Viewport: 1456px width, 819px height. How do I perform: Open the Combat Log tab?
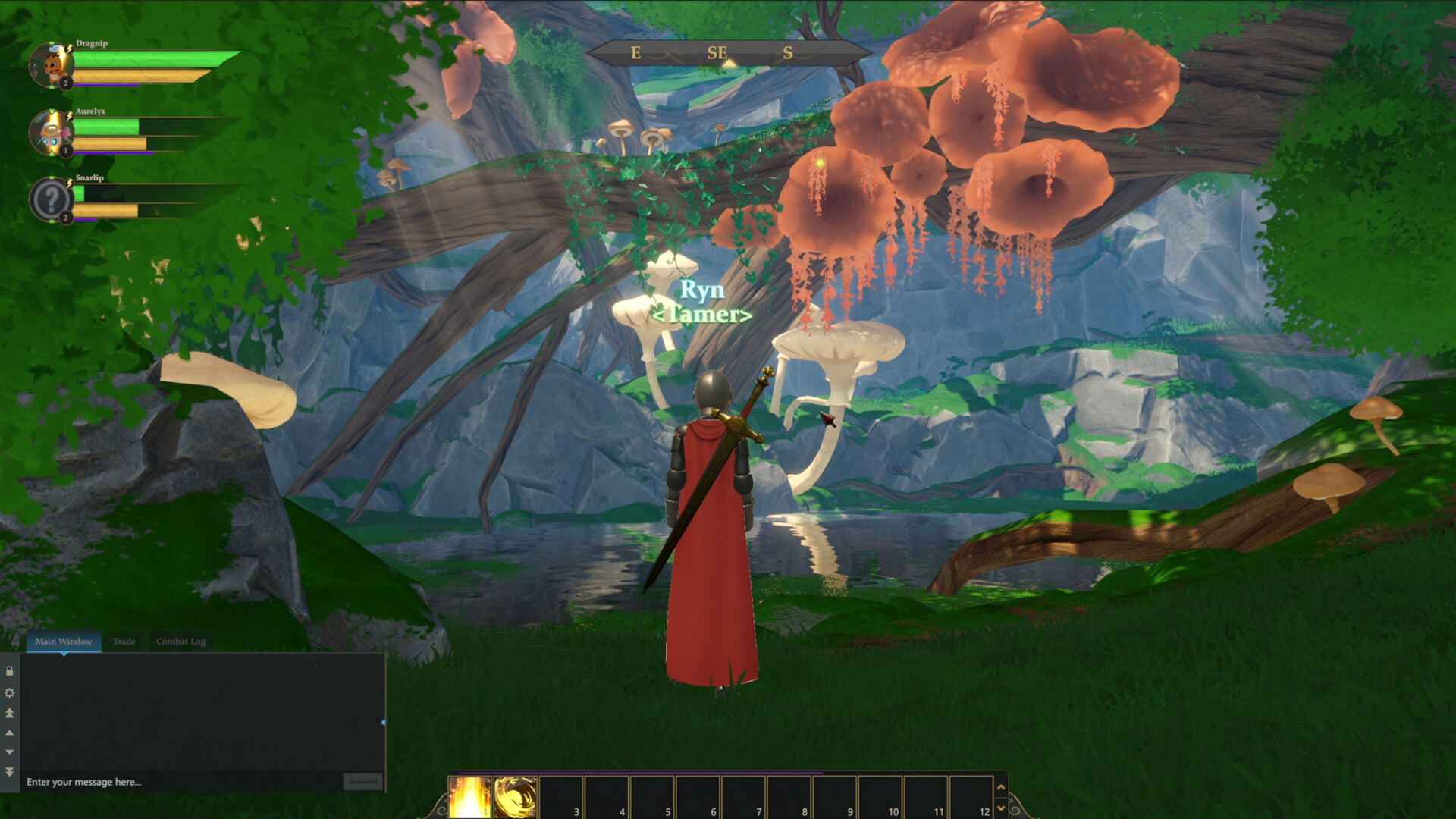[180, 642]
